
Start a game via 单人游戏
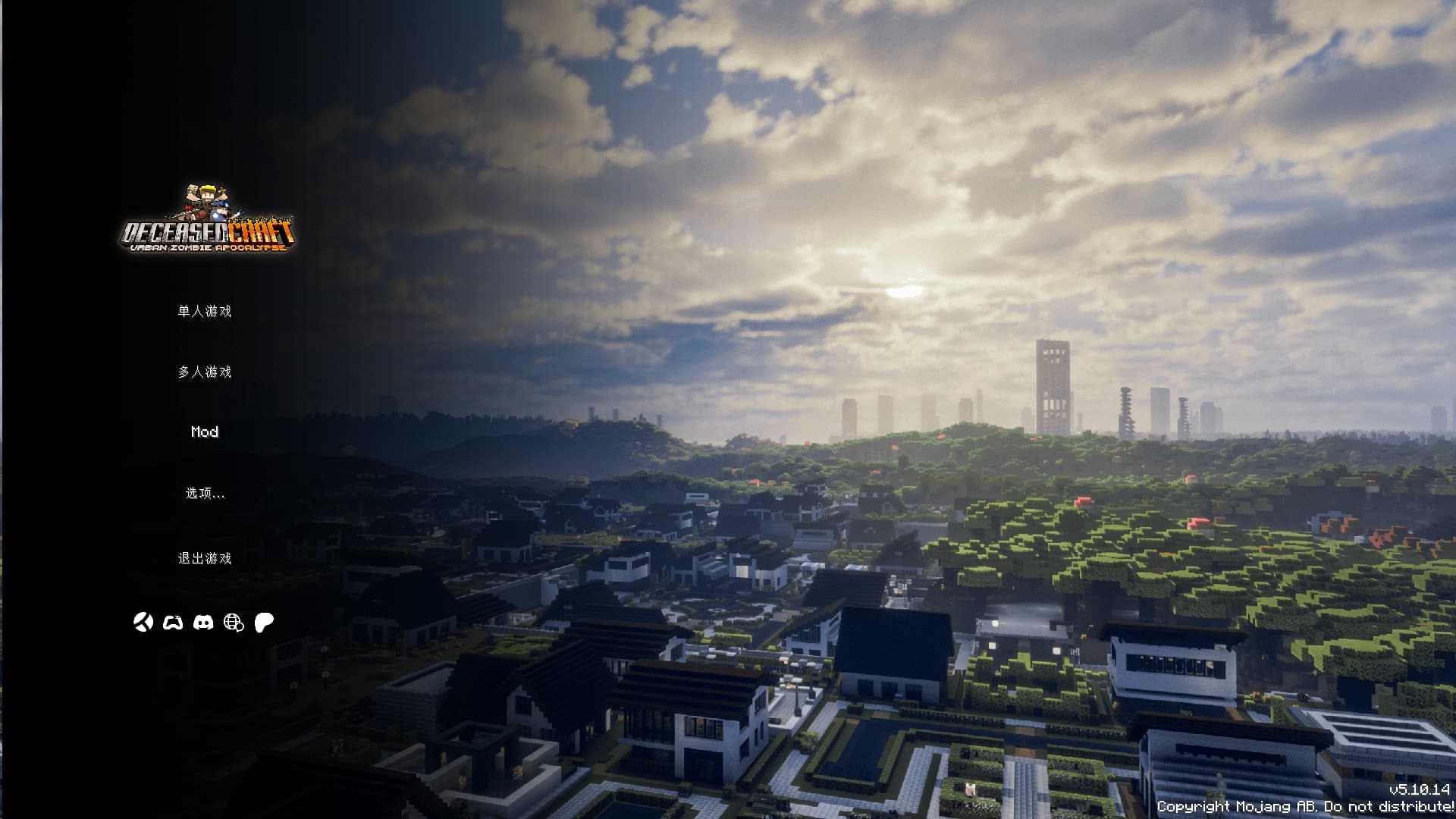(x=205, y=311)
